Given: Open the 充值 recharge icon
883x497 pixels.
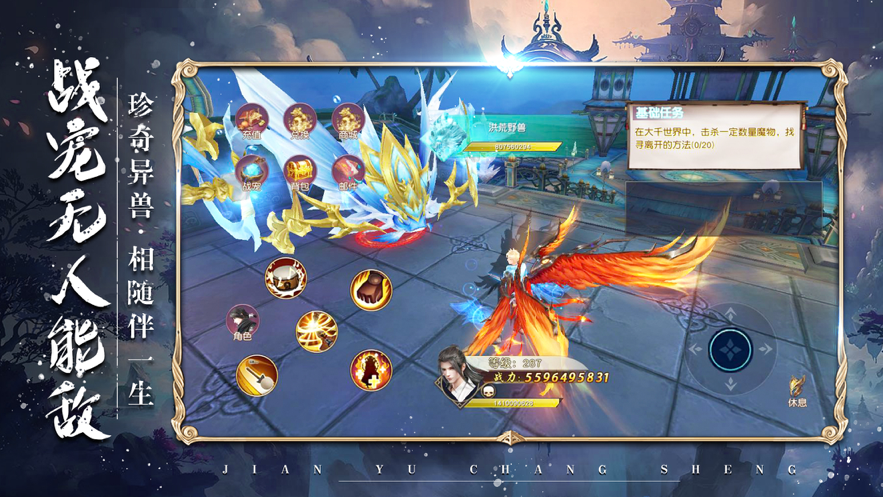Looking at the screenshot, I should [x=251, y=122].
